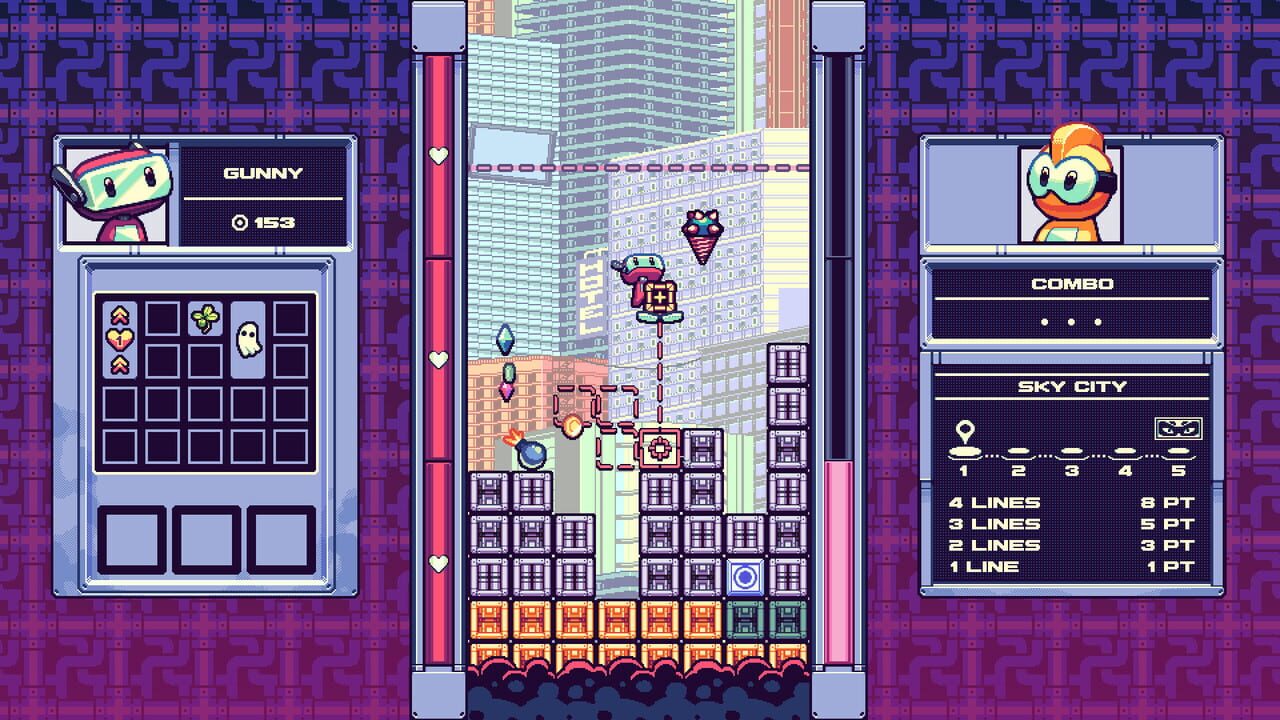Click the falling drill piece
The image size is (1280, 720).
pyautogui.click(x=701, y=235)
